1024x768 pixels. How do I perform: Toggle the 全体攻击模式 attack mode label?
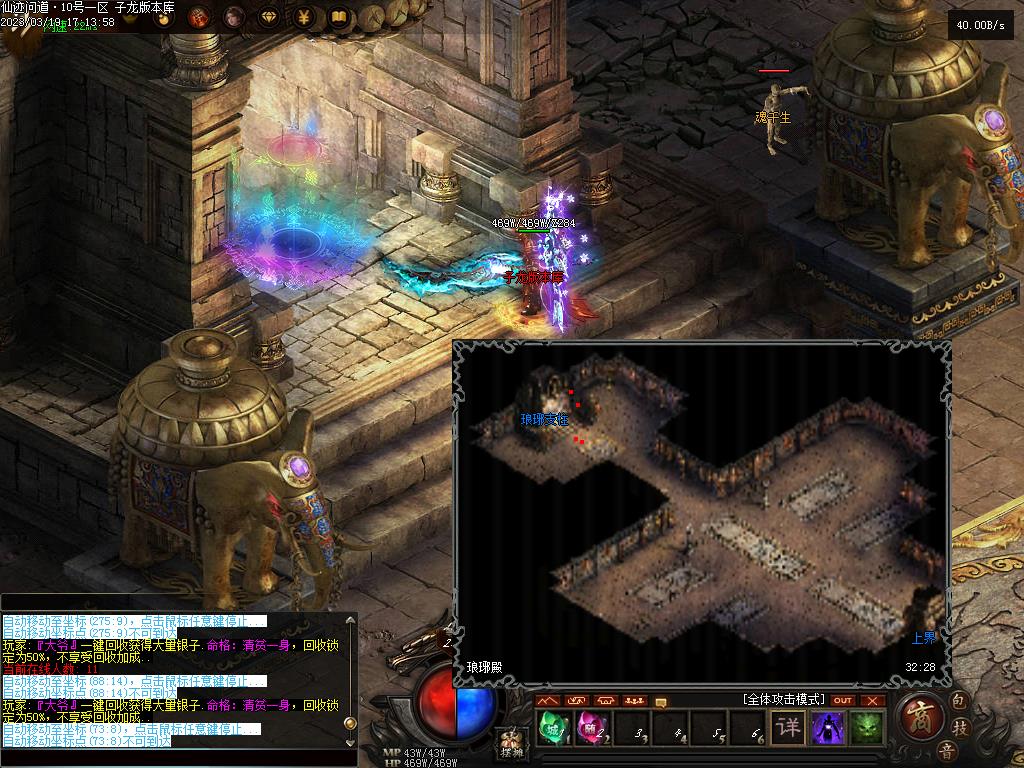pos(782,699)
